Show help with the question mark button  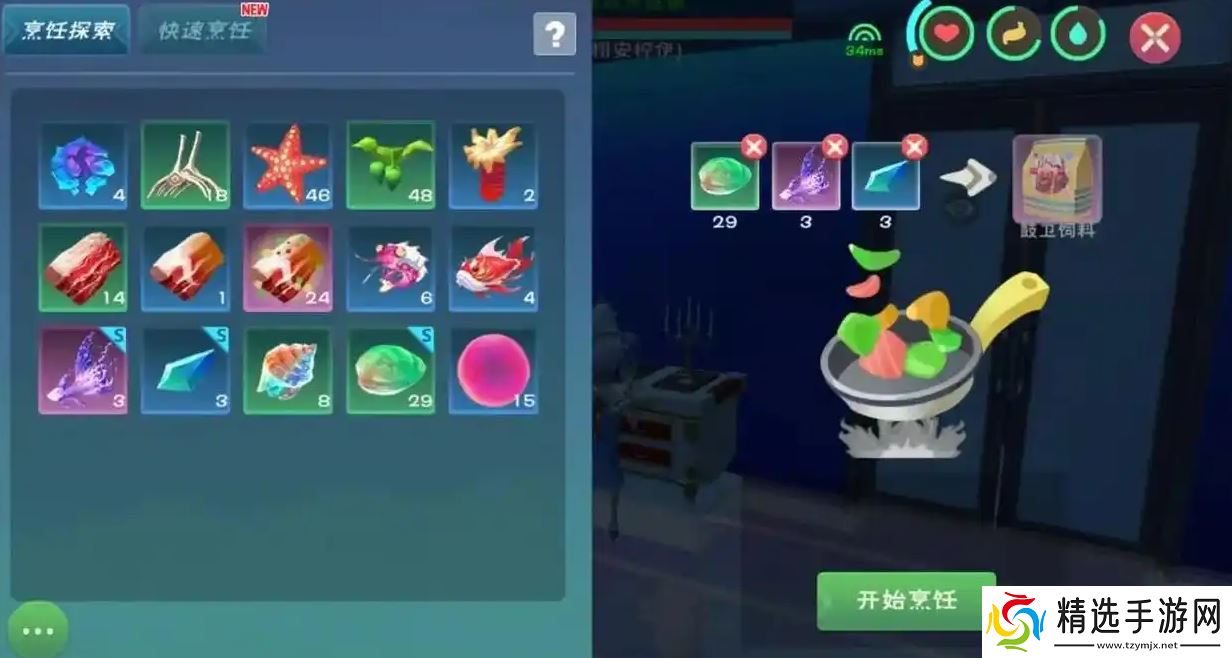point(554,35)
